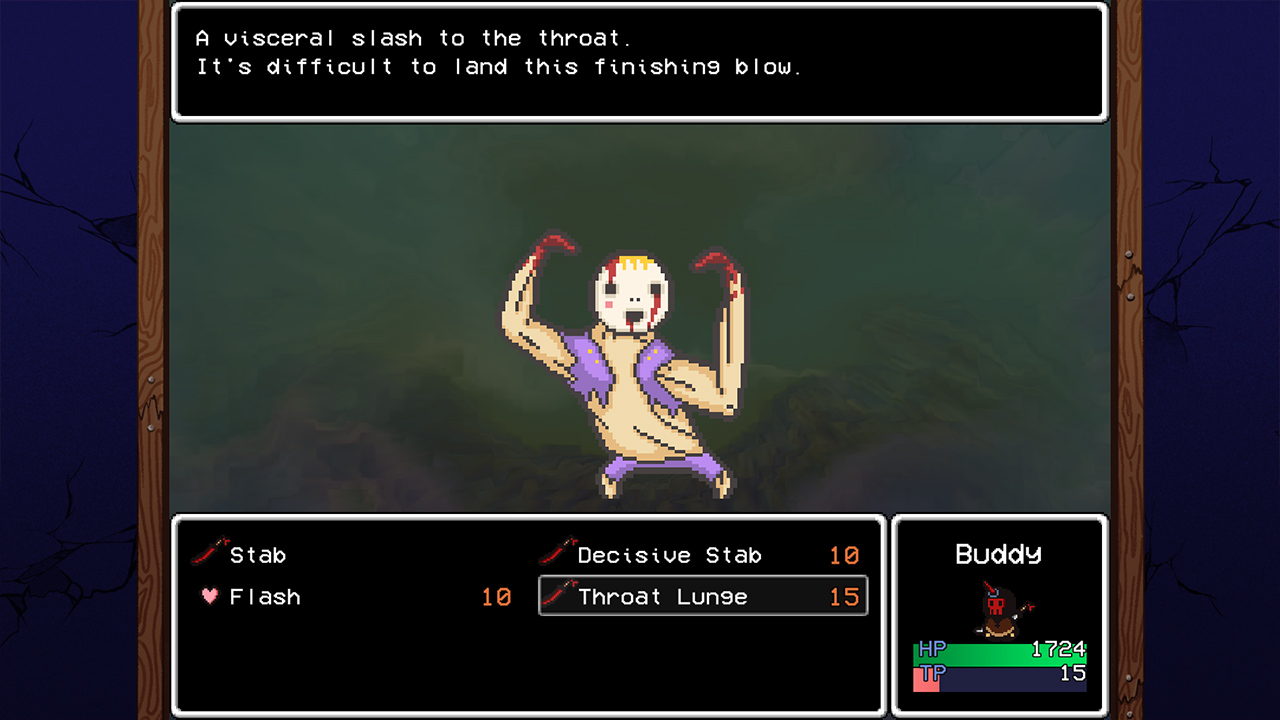Screen dimensions: 1280x720
Task: Click Buddy's character sprite portrait
Action: [998, 610]
